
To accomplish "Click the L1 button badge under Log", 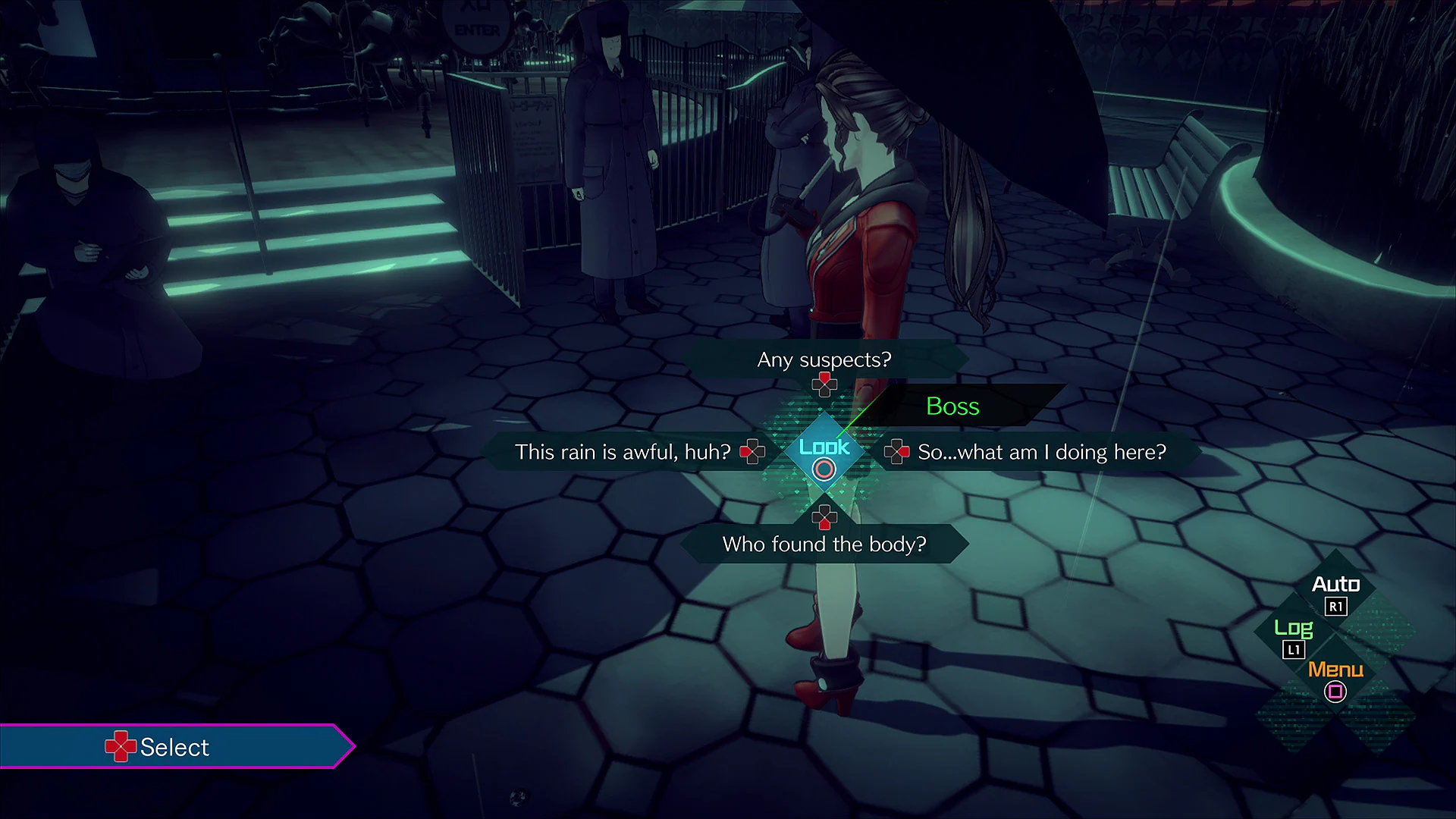I will (1295, 649).
